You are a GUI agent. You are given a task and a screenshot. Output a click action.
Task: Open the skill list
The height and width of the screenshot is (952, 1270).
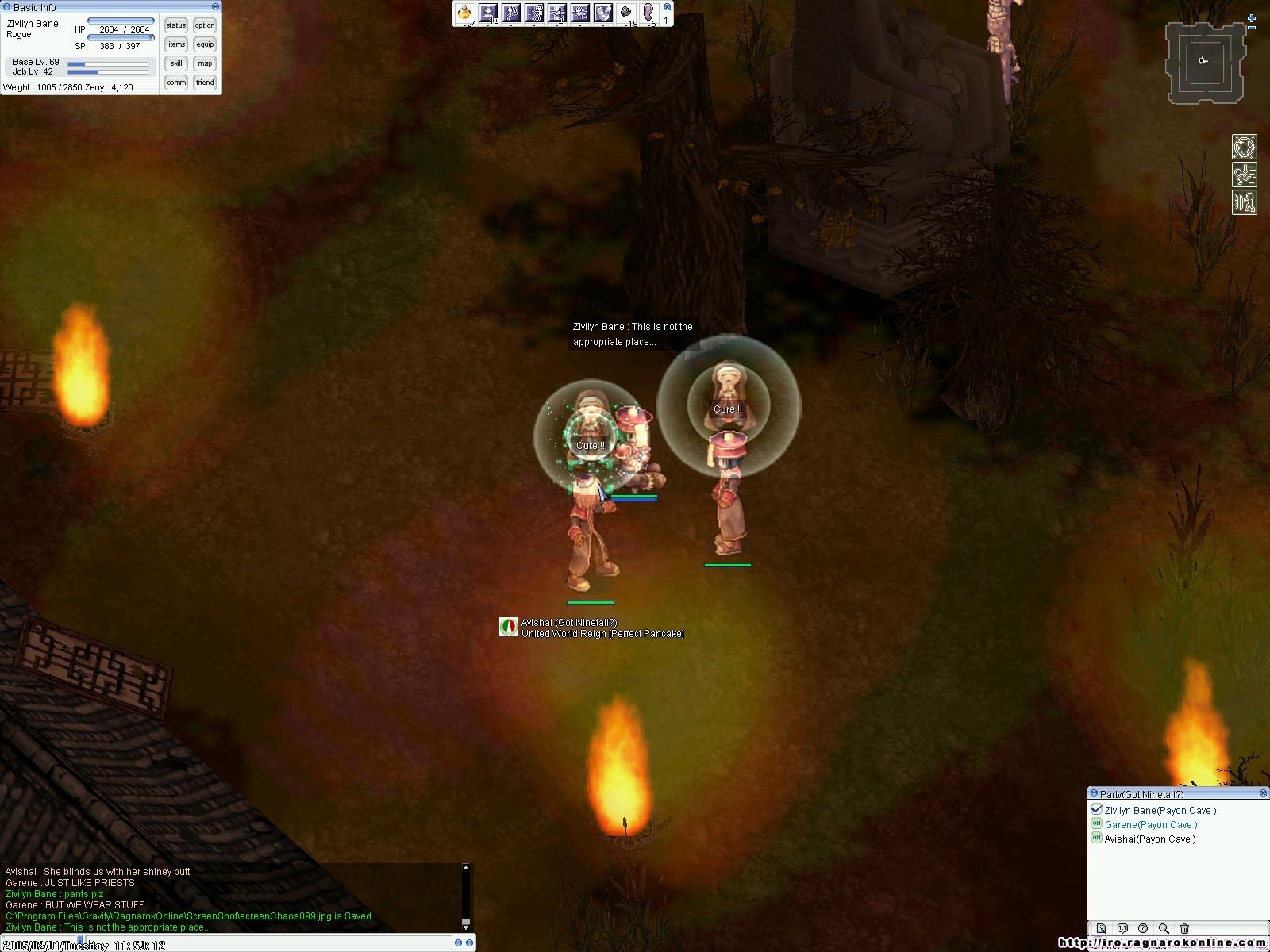point(175,63)
